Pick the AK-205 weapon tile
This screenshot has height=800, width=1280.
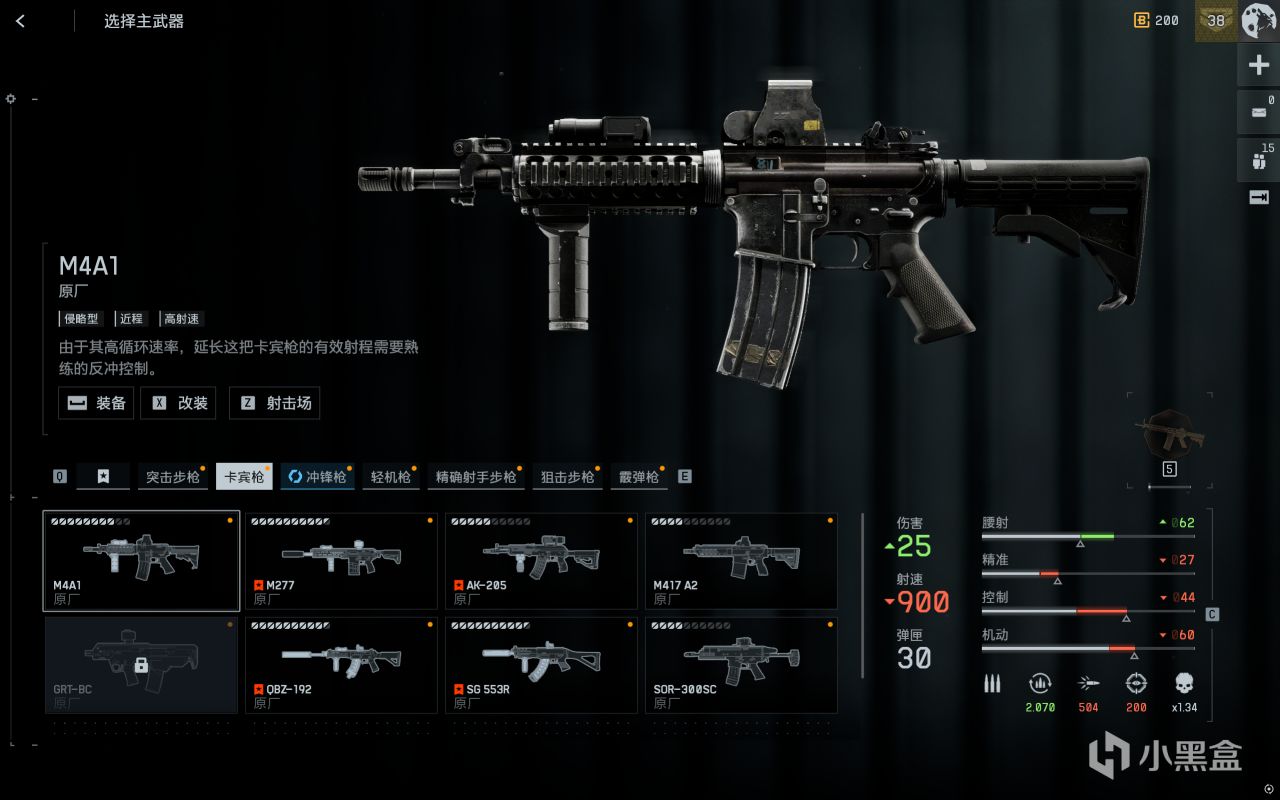(541, 560)
